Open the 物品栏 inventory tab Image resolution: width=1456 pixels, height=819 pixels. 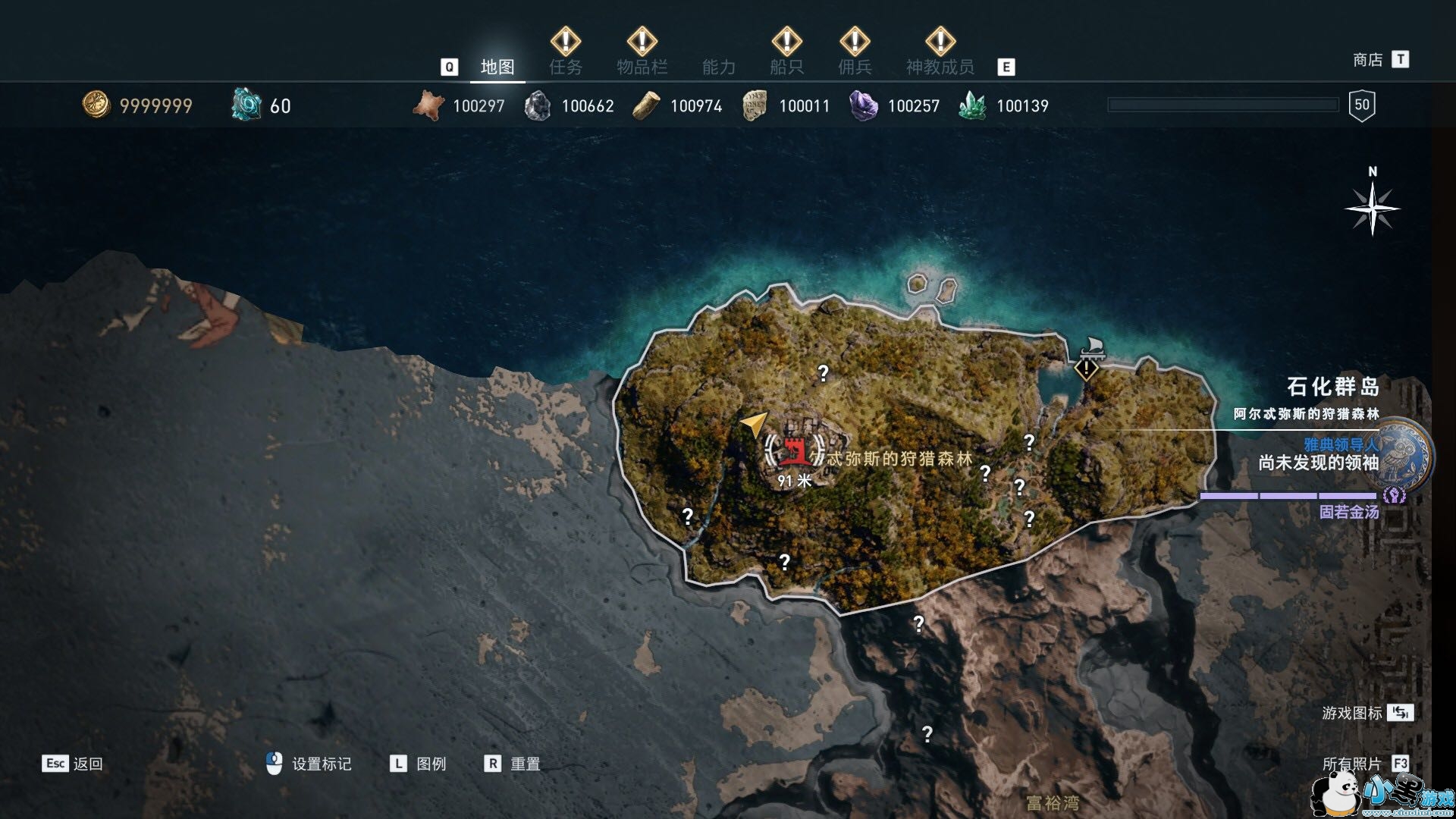[x=642, y=67]
